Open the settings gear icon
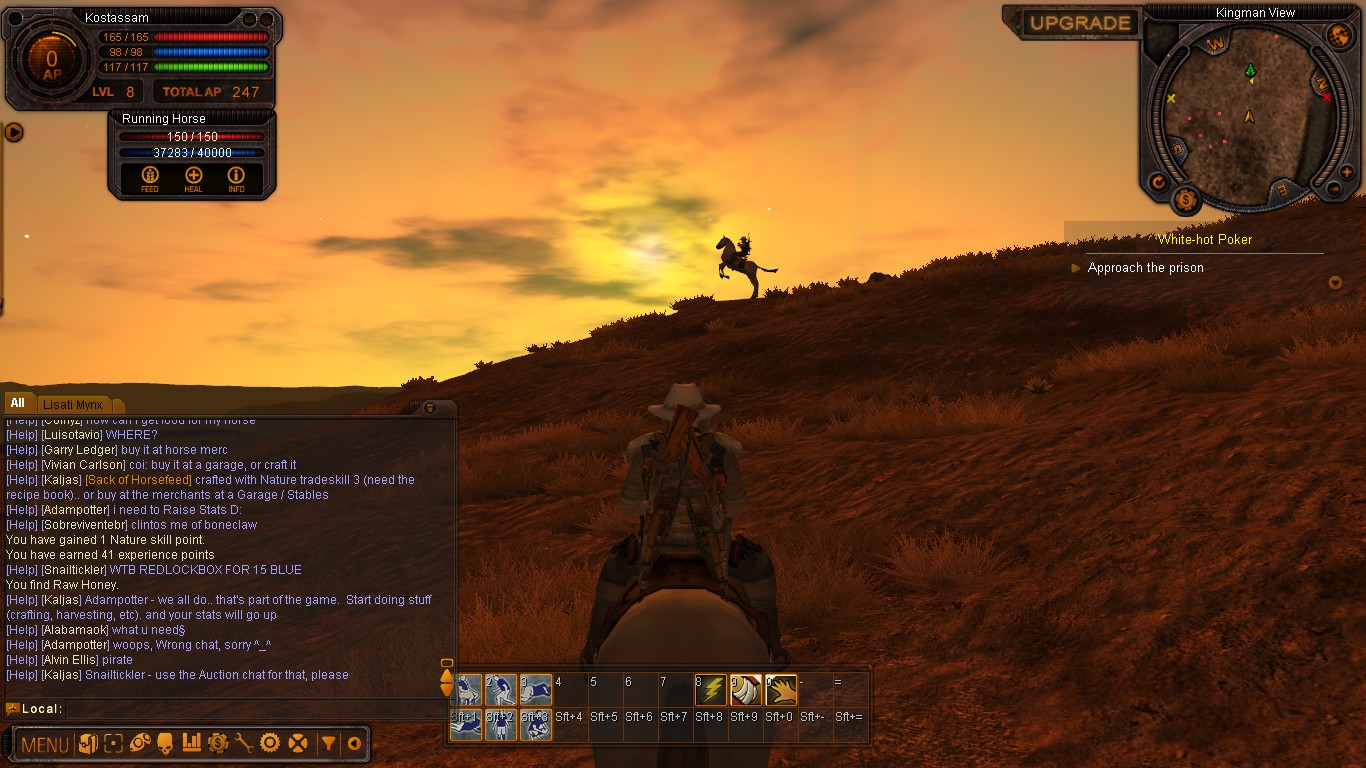 point(269,743)
